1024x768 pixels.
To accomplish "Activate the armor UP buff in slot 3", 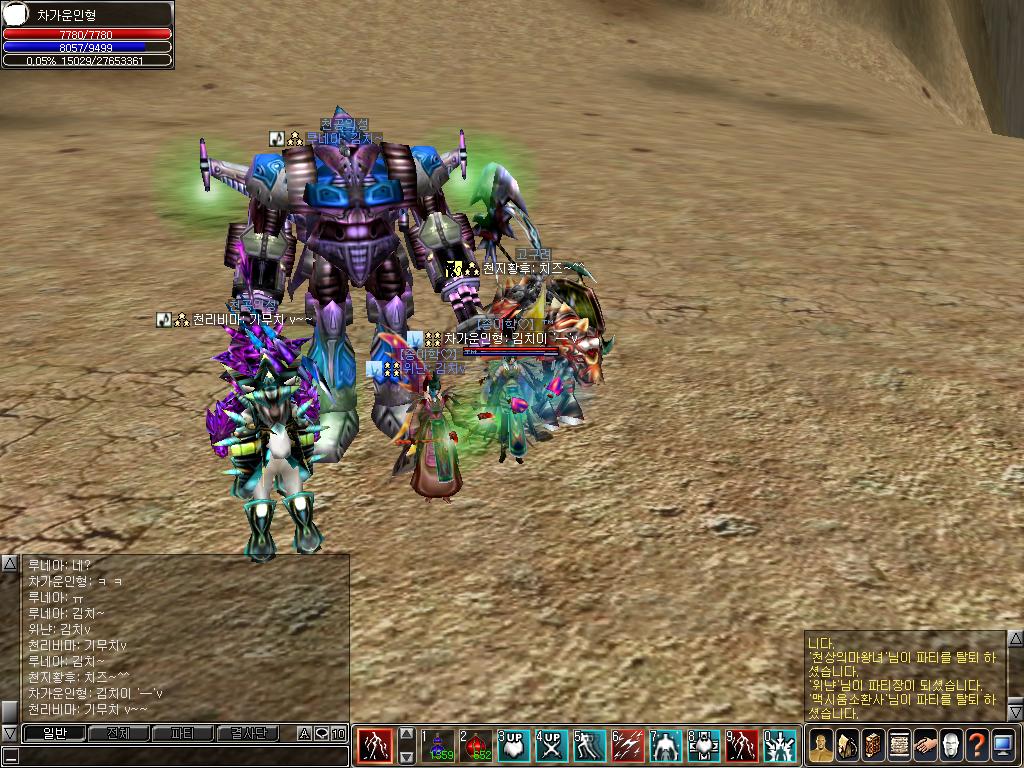I will pyautogui.click(x=514, y=746).
